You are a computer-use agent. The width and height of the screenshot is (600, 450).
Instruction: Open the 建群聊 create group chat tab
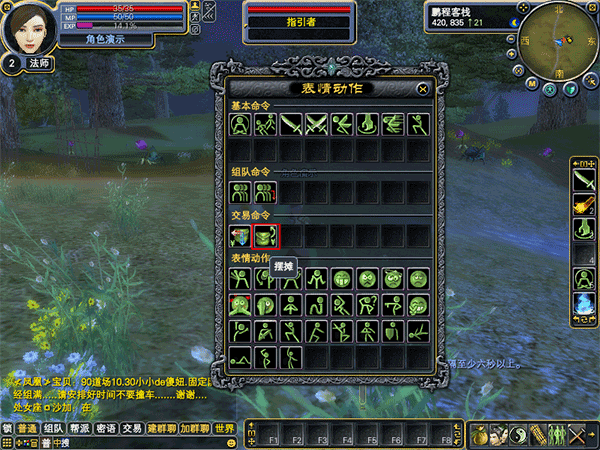pyautogui.click(x=161, y=429)
